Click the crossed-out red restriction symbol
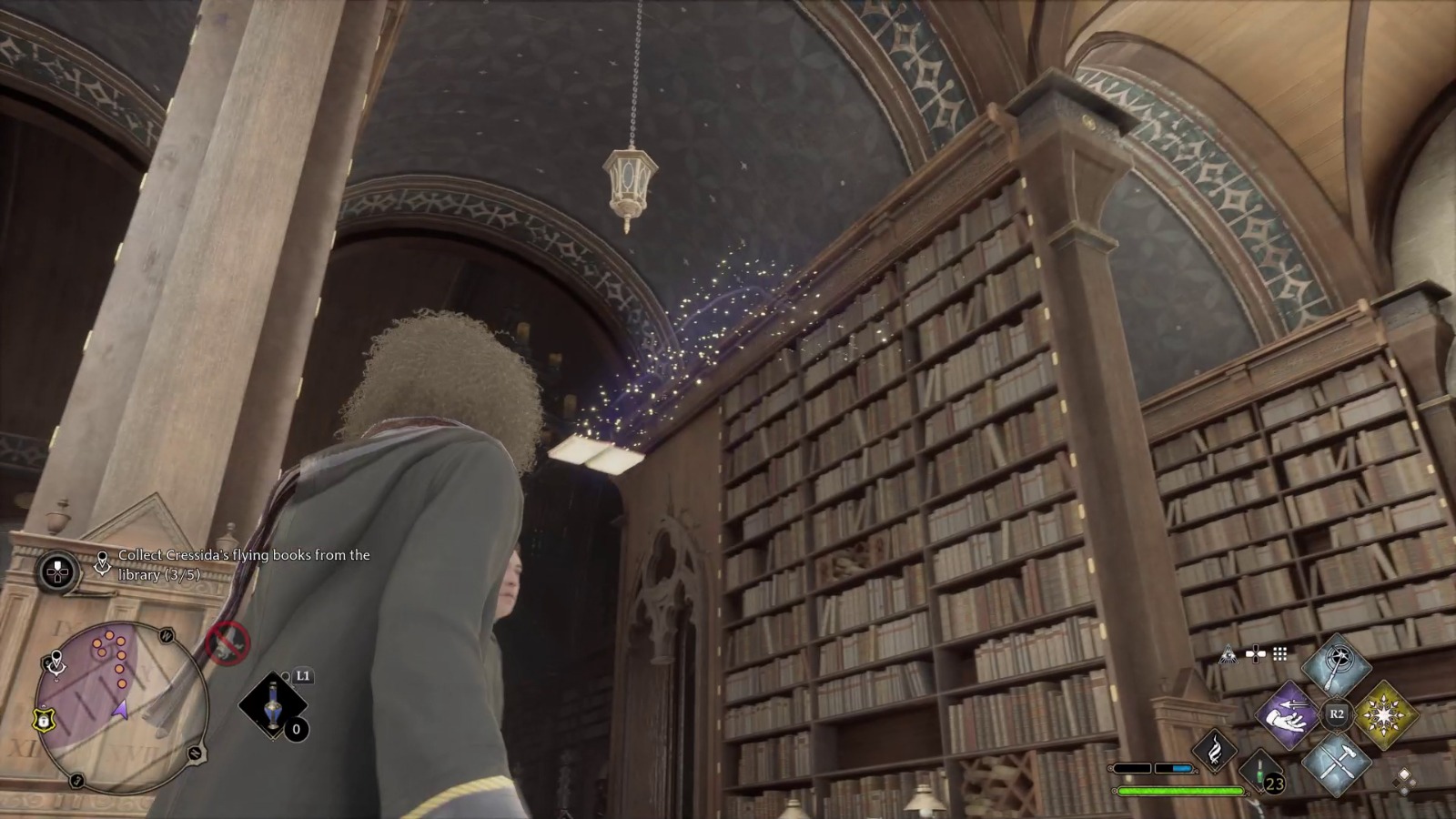The height and width of the screenshot is (819, 1456). pyautogui.click(x=227, y=642)
